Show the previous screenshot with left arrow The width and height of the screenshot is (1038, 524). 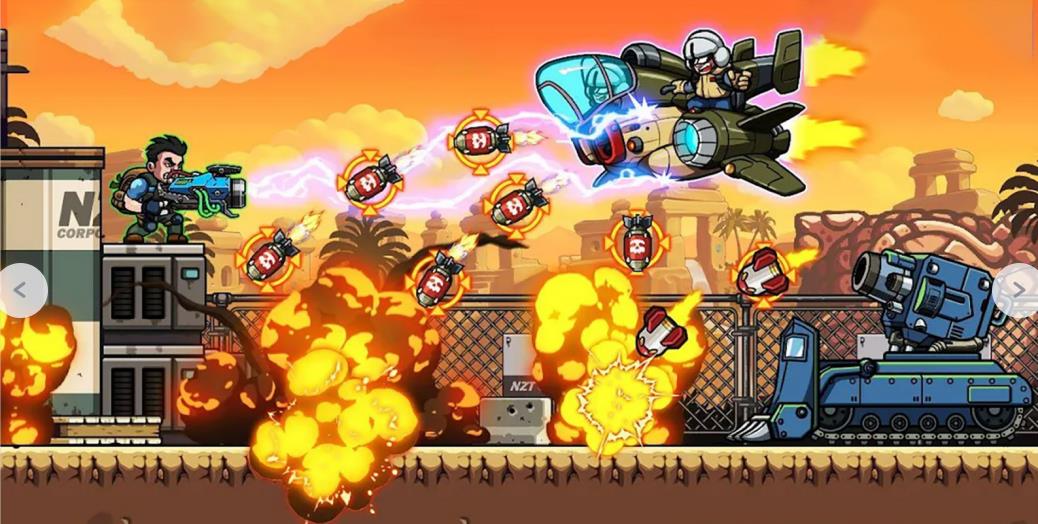[x=20, y=290]
